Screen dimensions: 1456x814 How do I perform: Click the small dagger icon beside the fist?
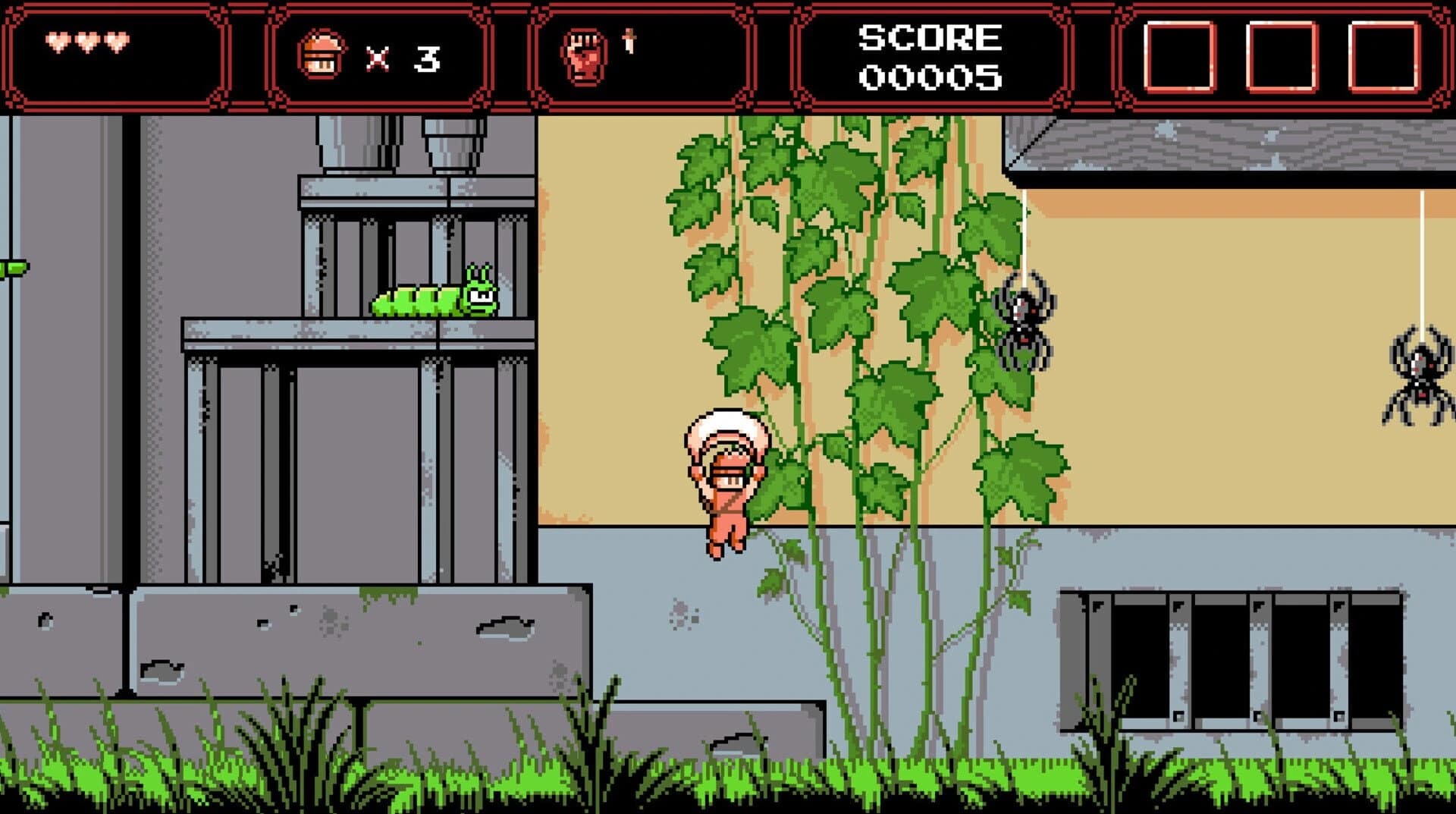click(629, 39)
